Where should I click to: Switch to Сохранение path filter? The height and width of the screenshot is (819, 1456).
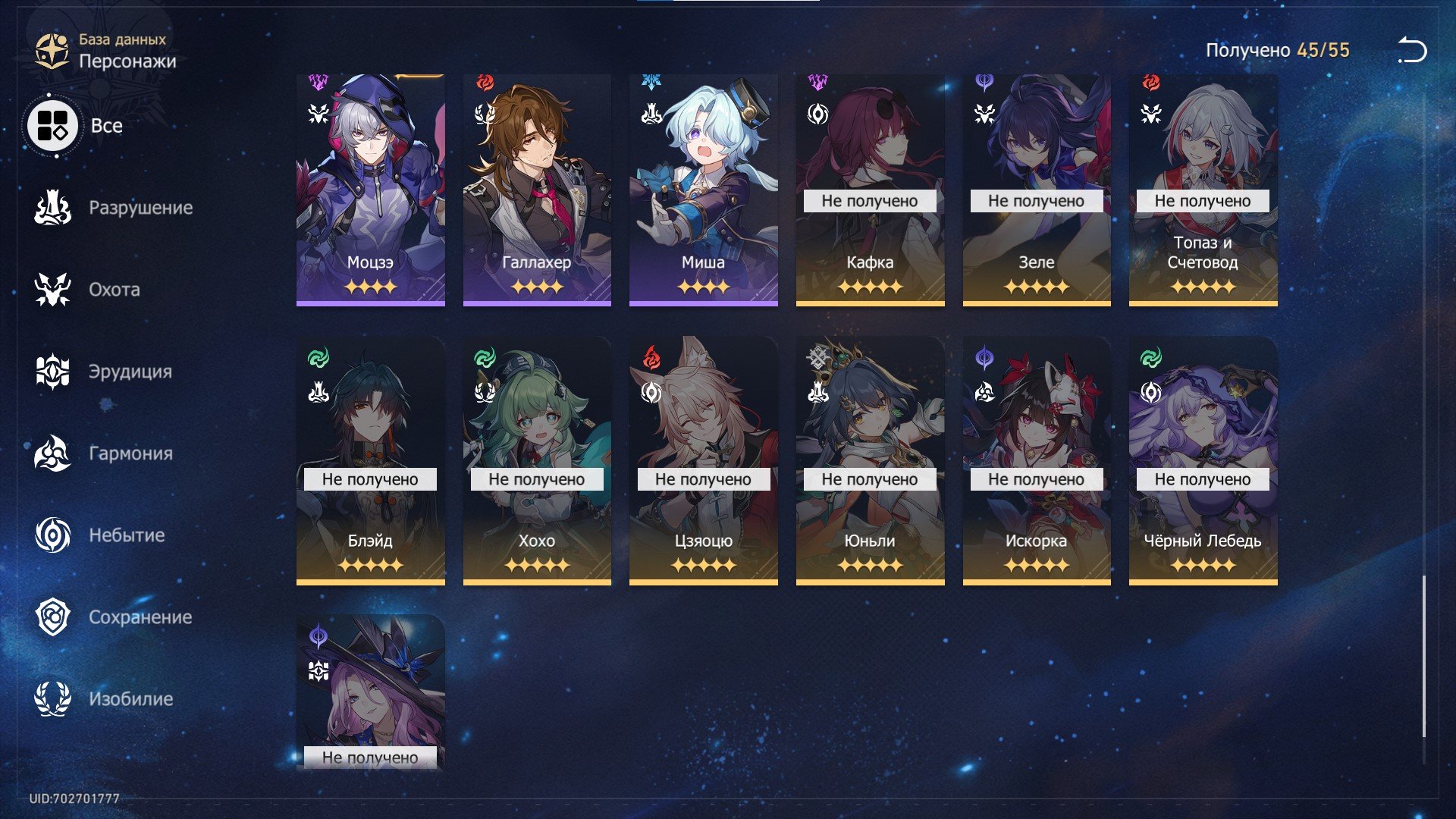point(114,617)
